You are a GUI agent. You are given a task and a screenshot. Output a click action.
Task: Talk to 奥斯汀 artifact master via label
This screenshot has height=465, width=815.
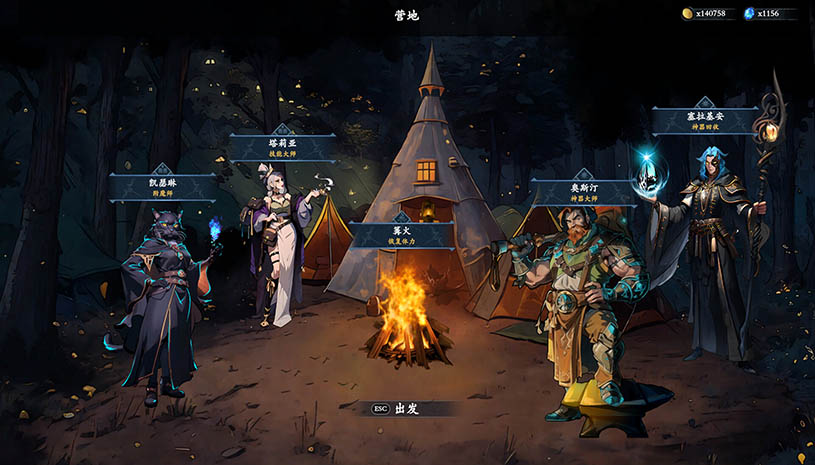coord(582,193)
